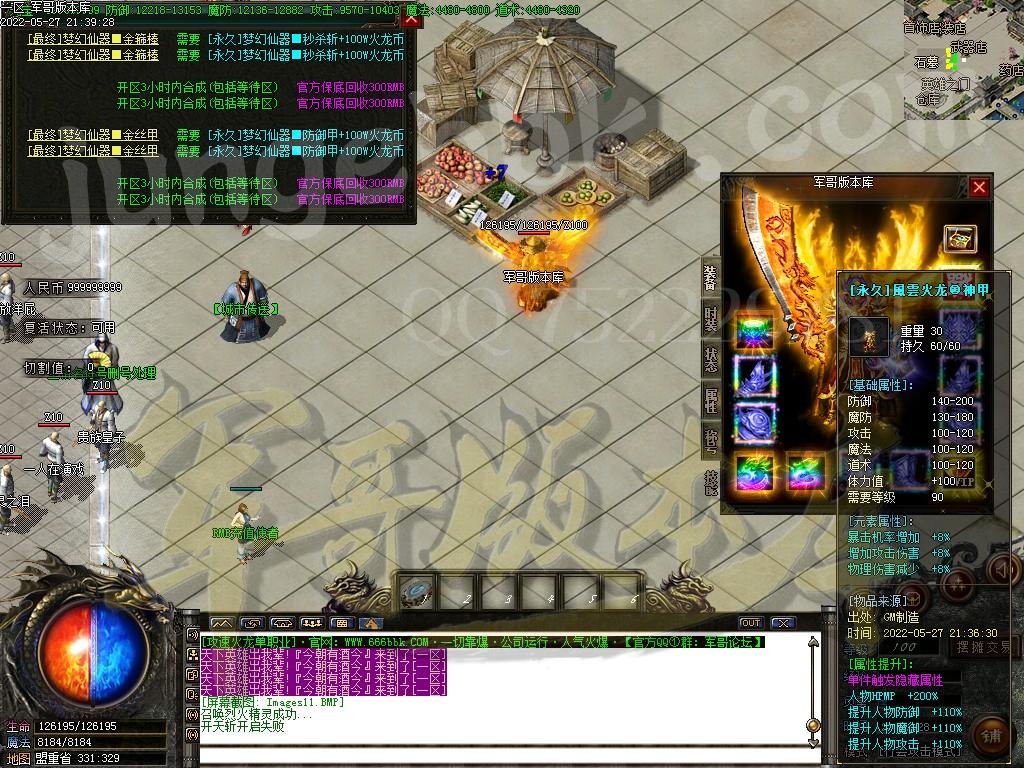This screenshot has width=1024, height=768.
Task: Show the 状态 status tab
Action: click(710, 360)
